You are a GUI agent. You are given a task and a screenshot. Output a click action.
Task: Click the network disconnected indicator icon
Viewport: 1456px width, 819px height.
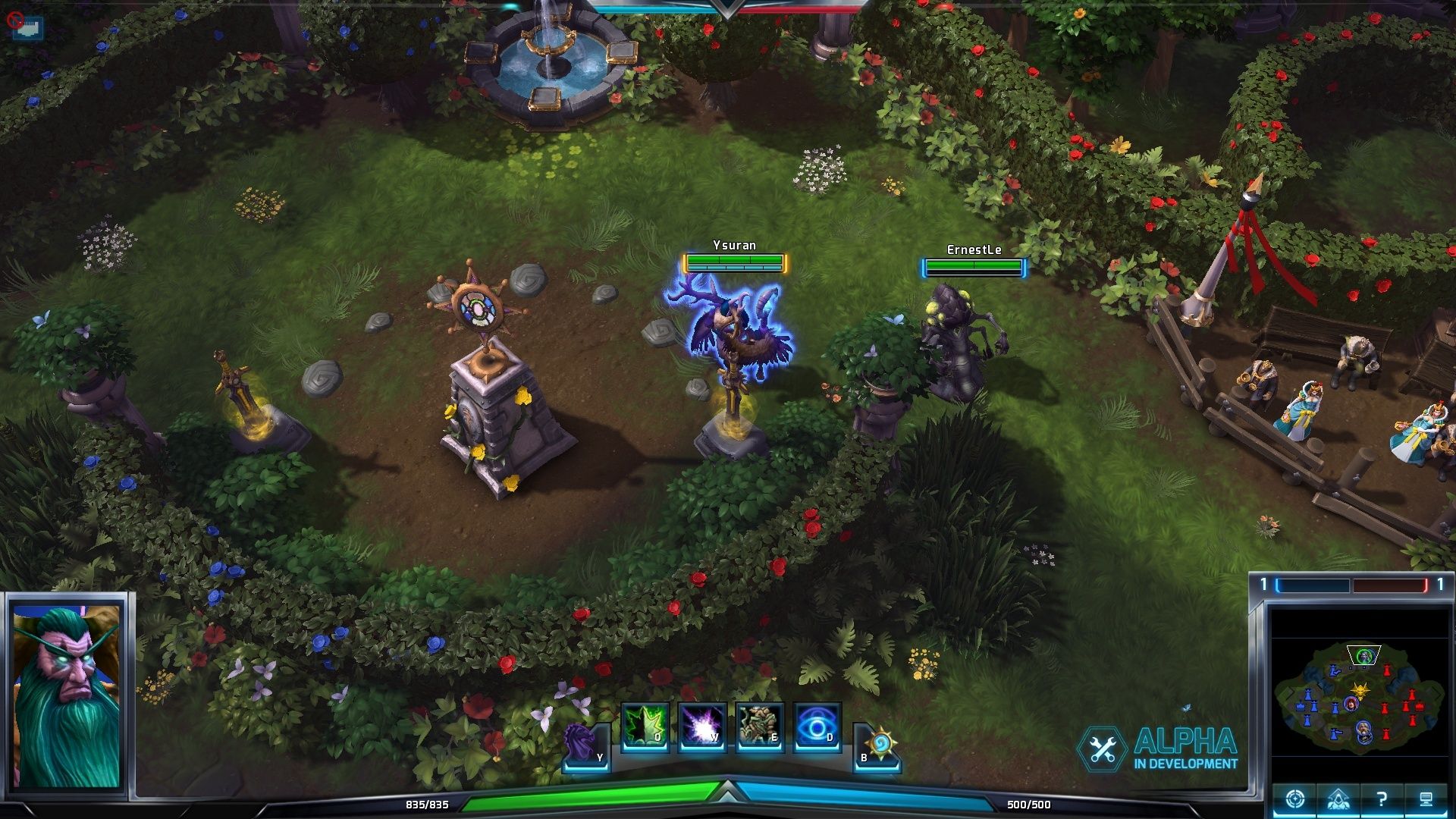click(25, 27)
